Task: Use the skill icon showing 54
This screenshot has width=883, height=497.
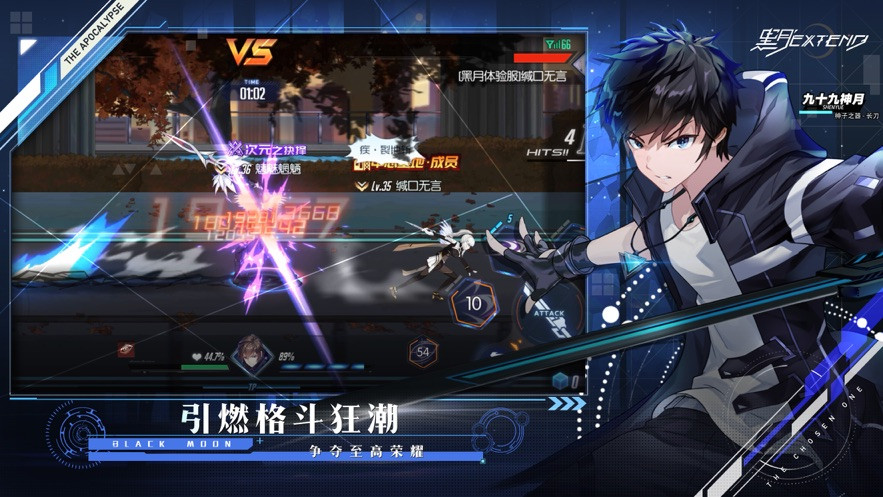Action: [423, 352]
